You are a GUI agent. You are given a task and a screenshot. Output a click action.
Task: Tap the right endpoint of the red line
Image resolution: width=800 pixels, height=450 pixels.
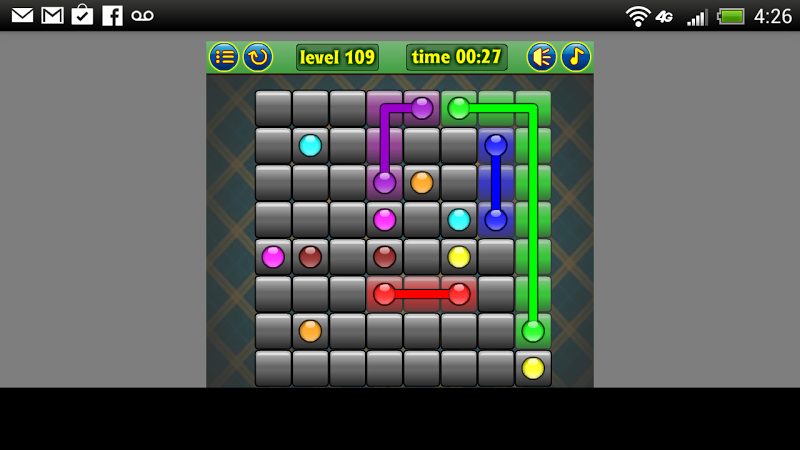[459, 294]
